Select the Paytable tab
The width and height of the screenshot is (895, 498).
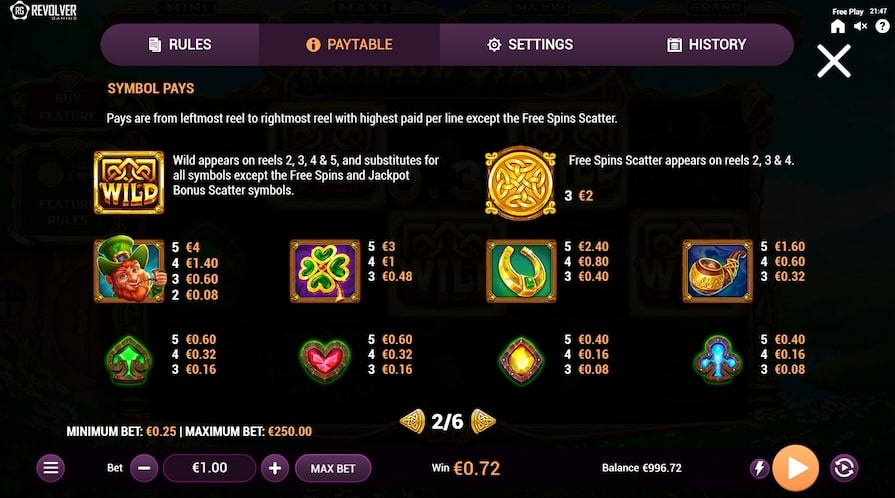click(x=349, y=45)
